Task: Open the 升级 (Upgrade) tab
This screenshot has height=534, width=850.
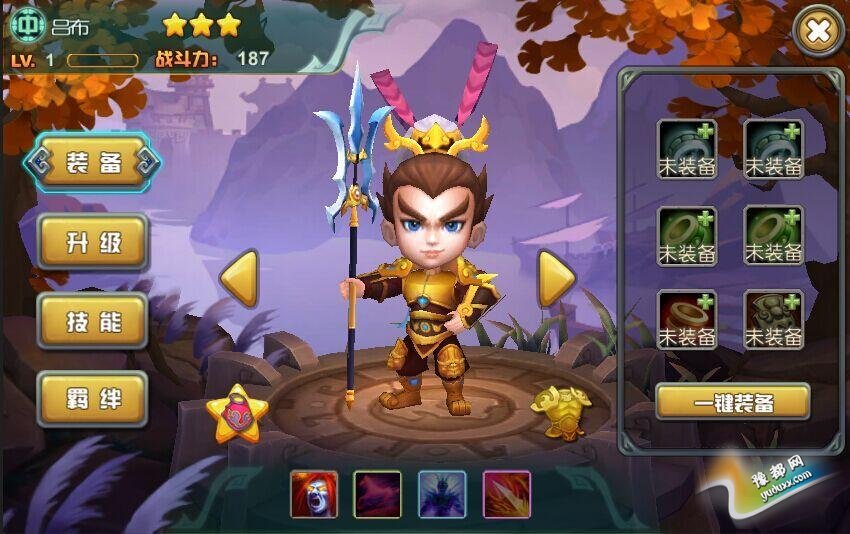Action: point(93,241)
